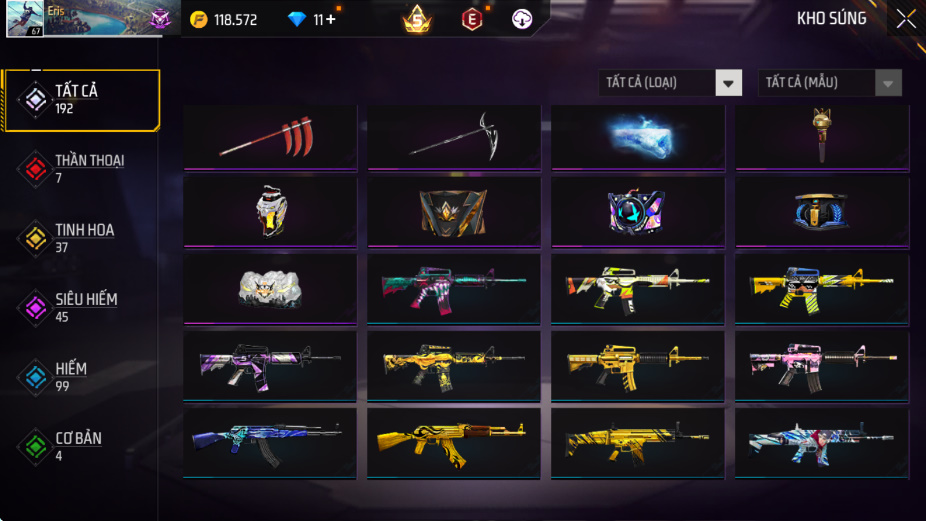Click the red hexagon E icon

point(472,19)
